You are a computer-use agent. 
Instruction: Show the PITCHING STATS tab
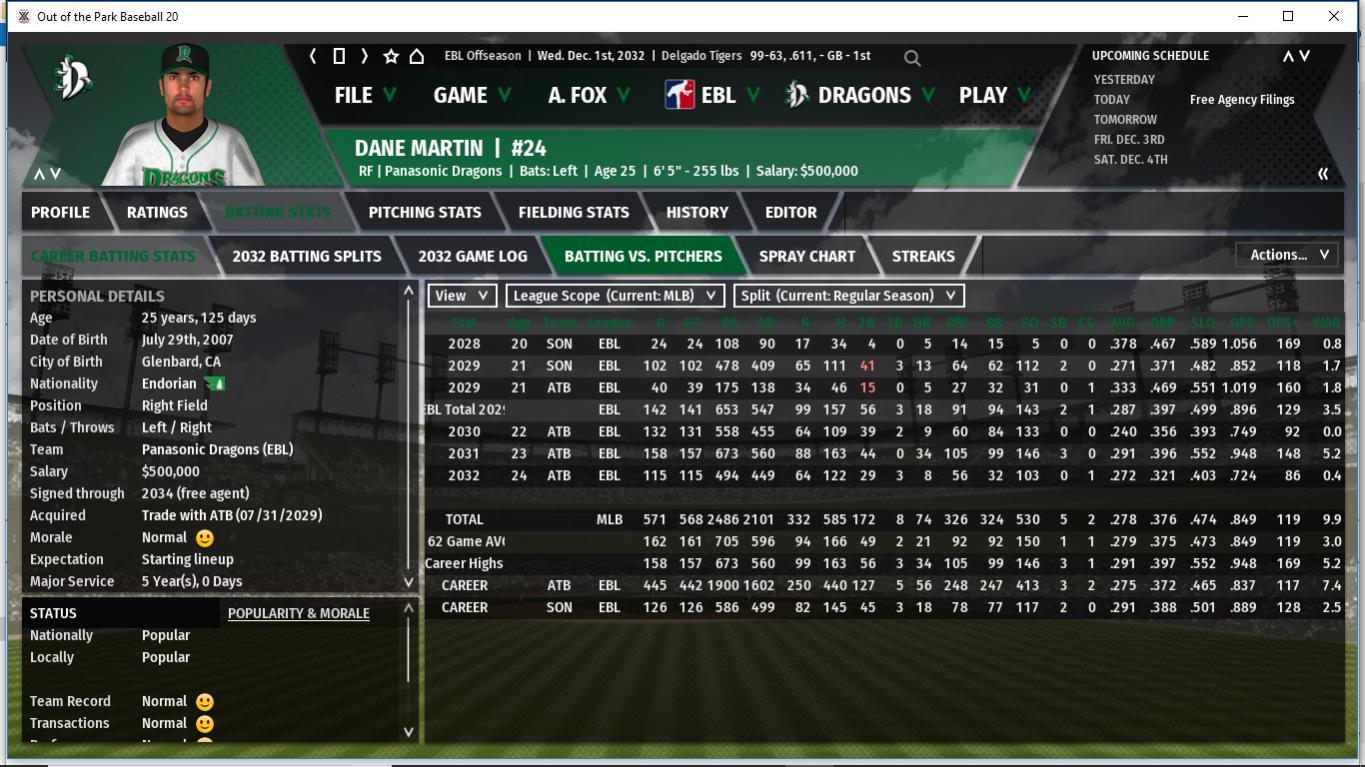[x=424, y=212]
